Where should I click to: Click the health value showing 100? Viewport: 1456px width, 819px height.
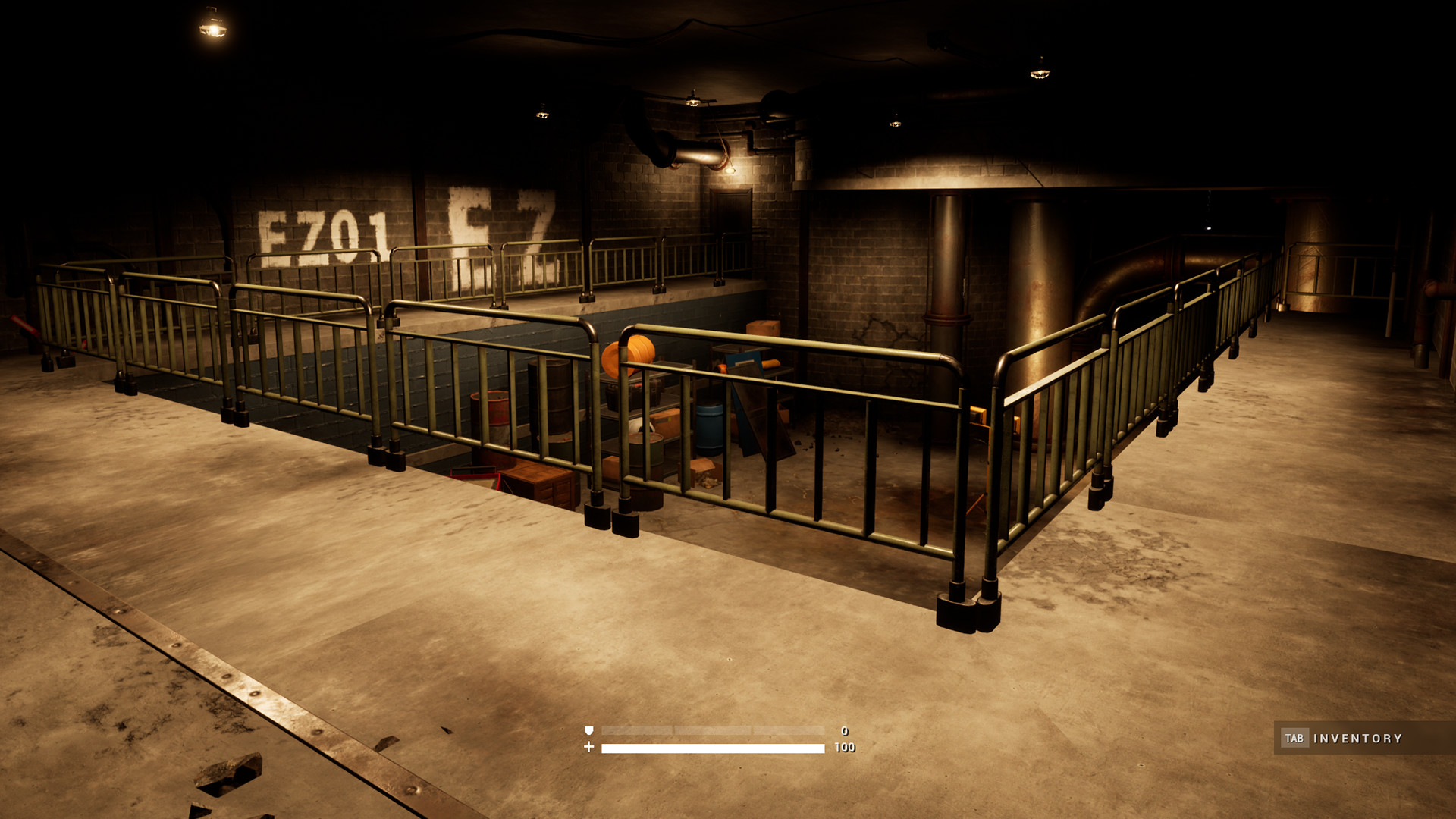[x=846, y=748]
